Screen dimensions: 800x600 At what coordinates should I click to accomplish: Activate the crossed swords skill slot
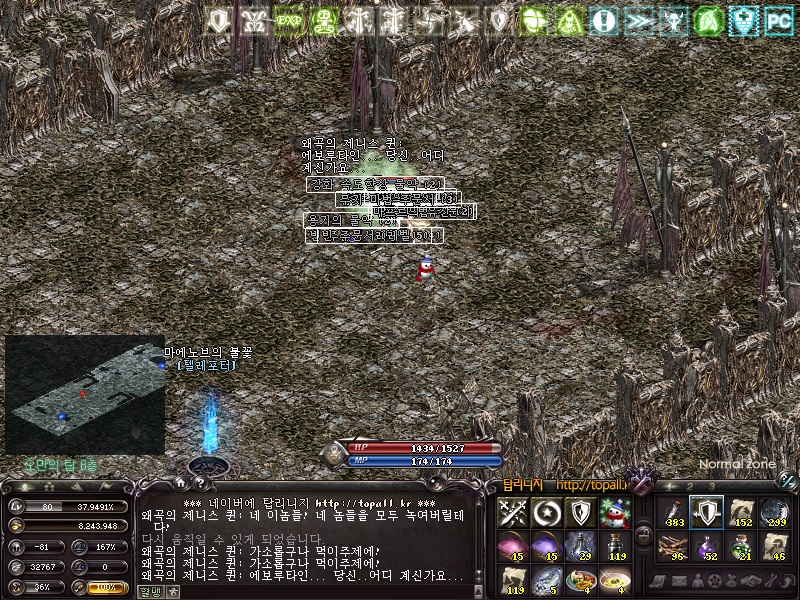513,513
